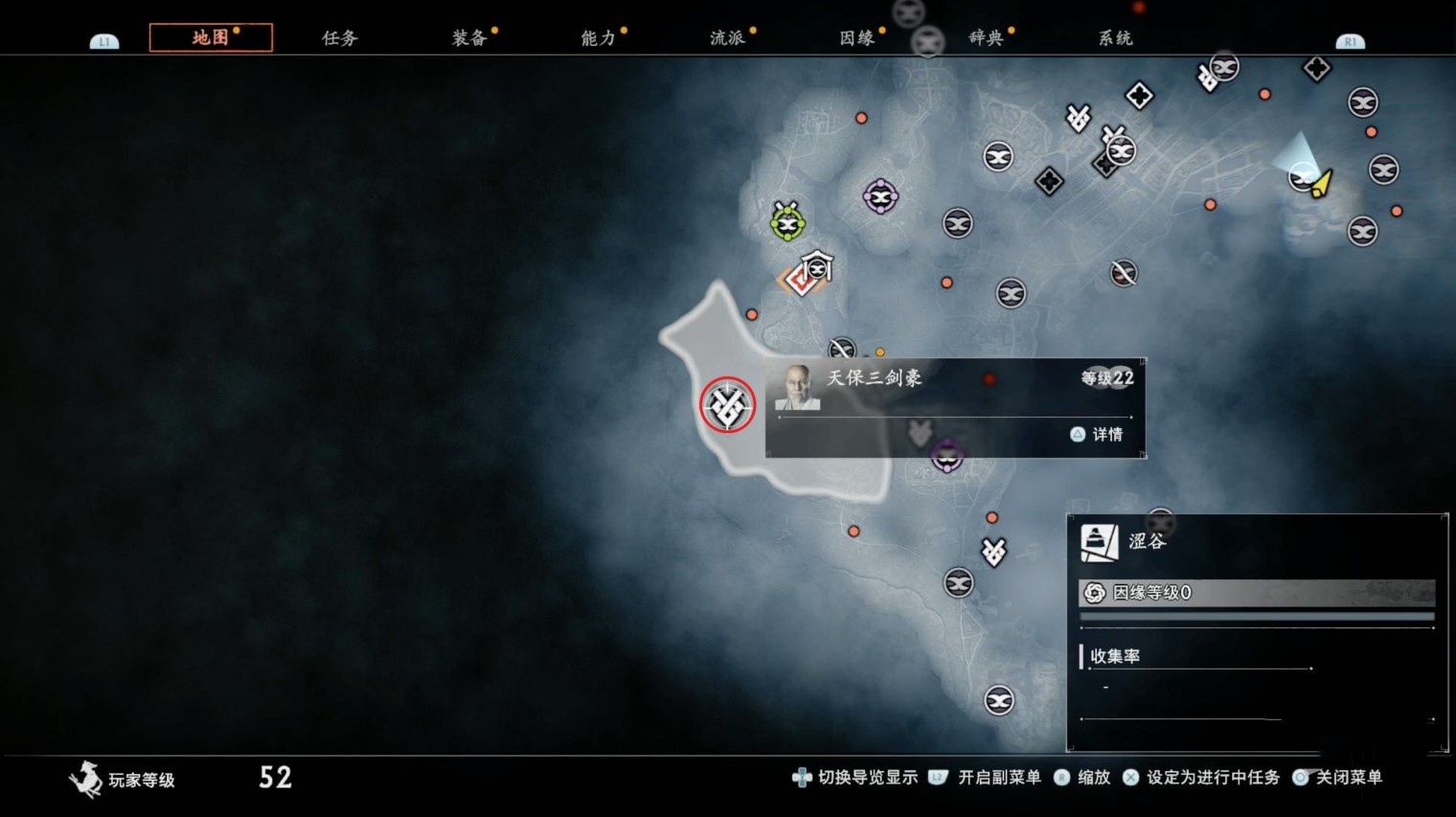Open the 开启副菜单 submenu option
The image size is (1456, 817).
(x=988, y=778)
